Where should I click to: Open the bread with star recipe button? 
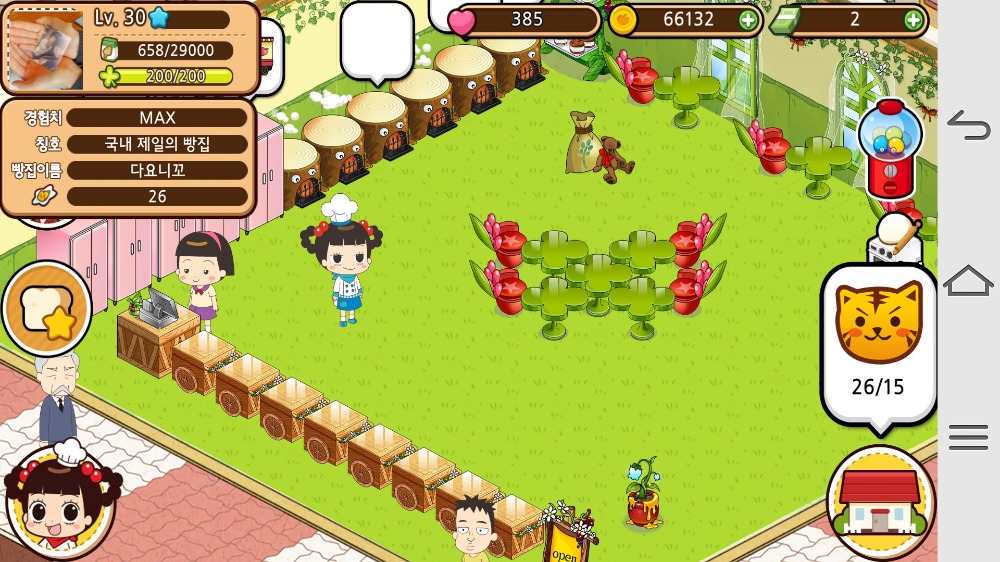click(47, 309)
